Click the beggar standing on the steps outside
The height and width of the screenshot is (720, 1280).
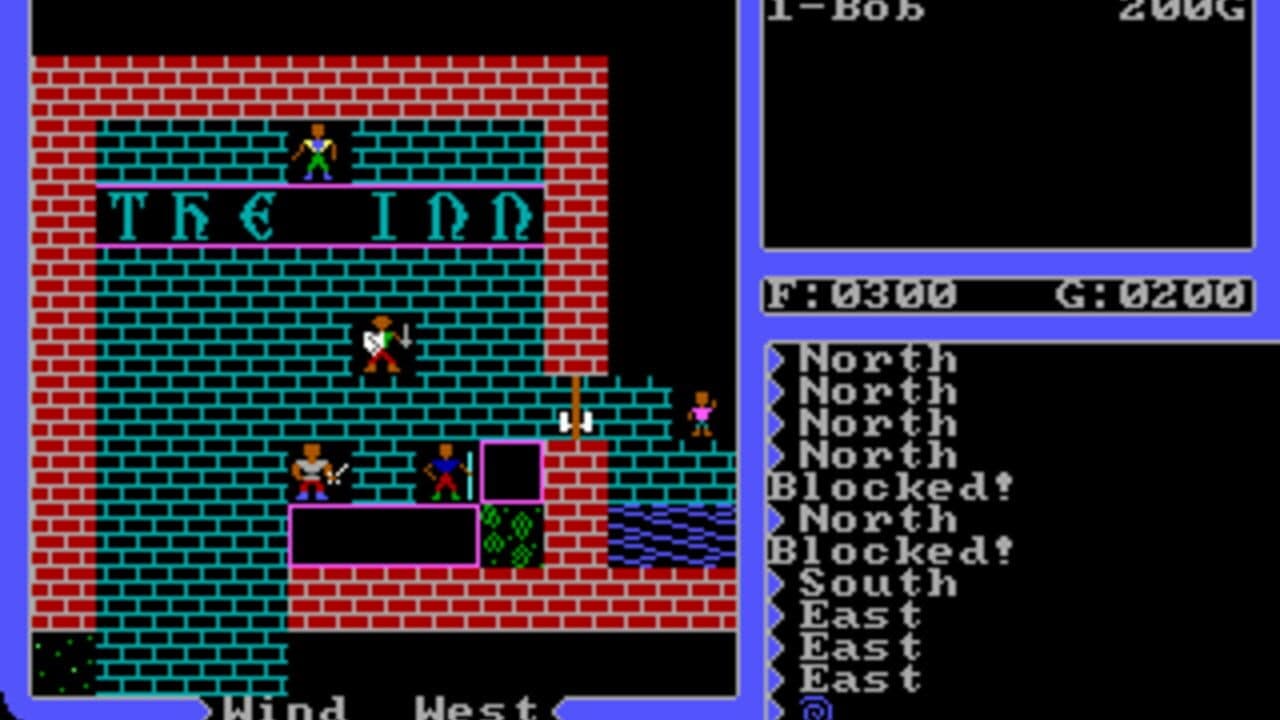point(700,412)
